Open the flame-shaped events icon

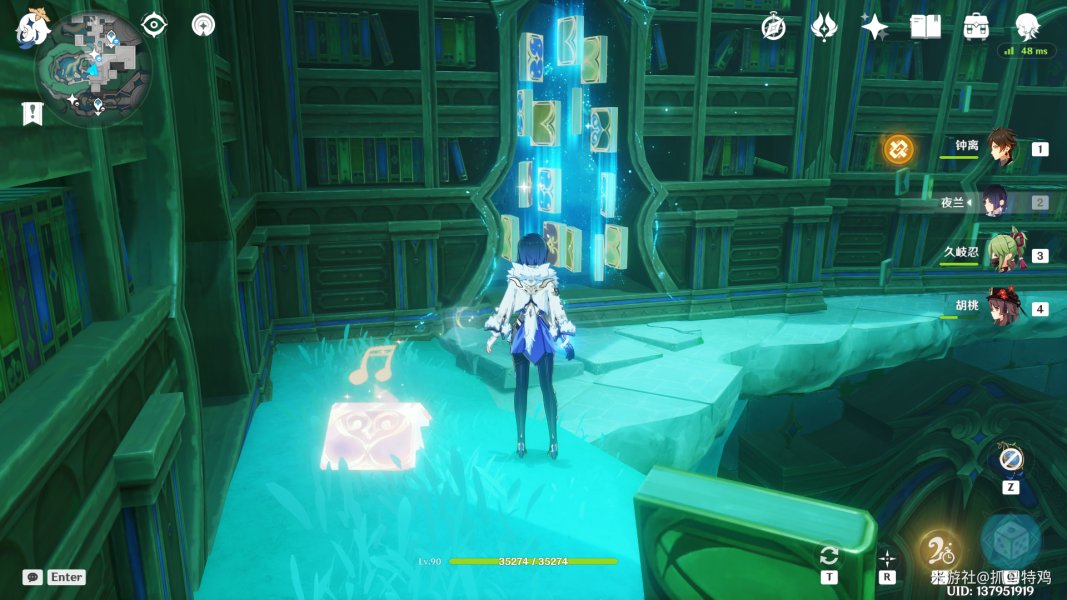coord(823,27)
